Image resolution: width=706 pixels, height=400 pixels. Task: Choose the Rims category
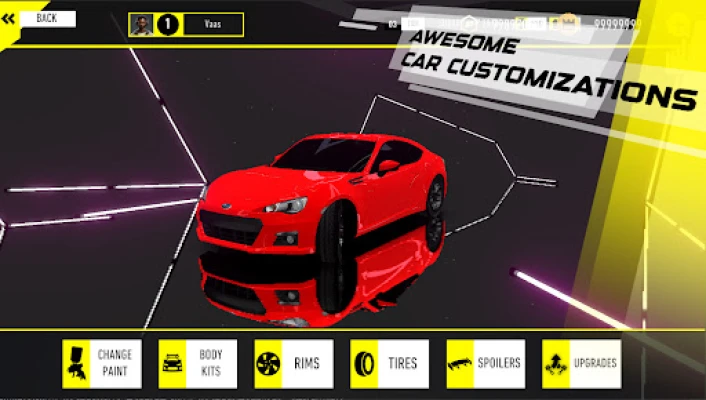point(293,363)
